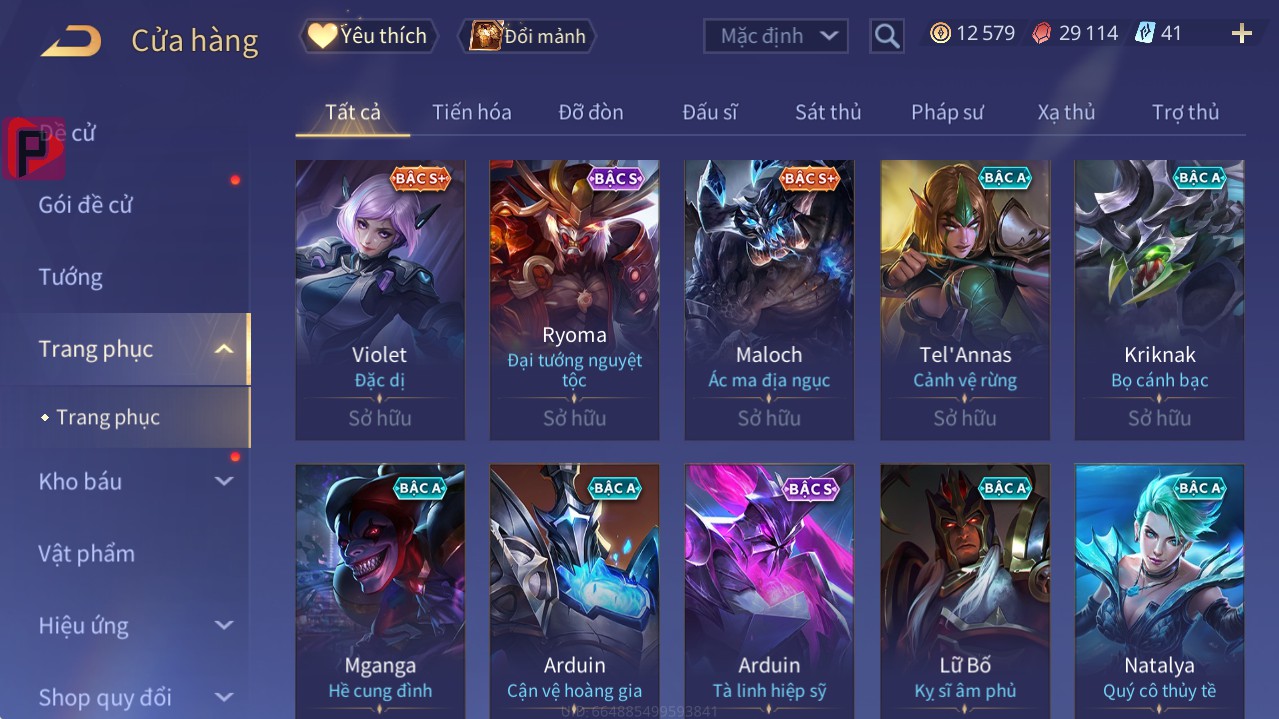Open the Vật phẩm section
Screen dimensions: 1279x719
click(86, 553)
